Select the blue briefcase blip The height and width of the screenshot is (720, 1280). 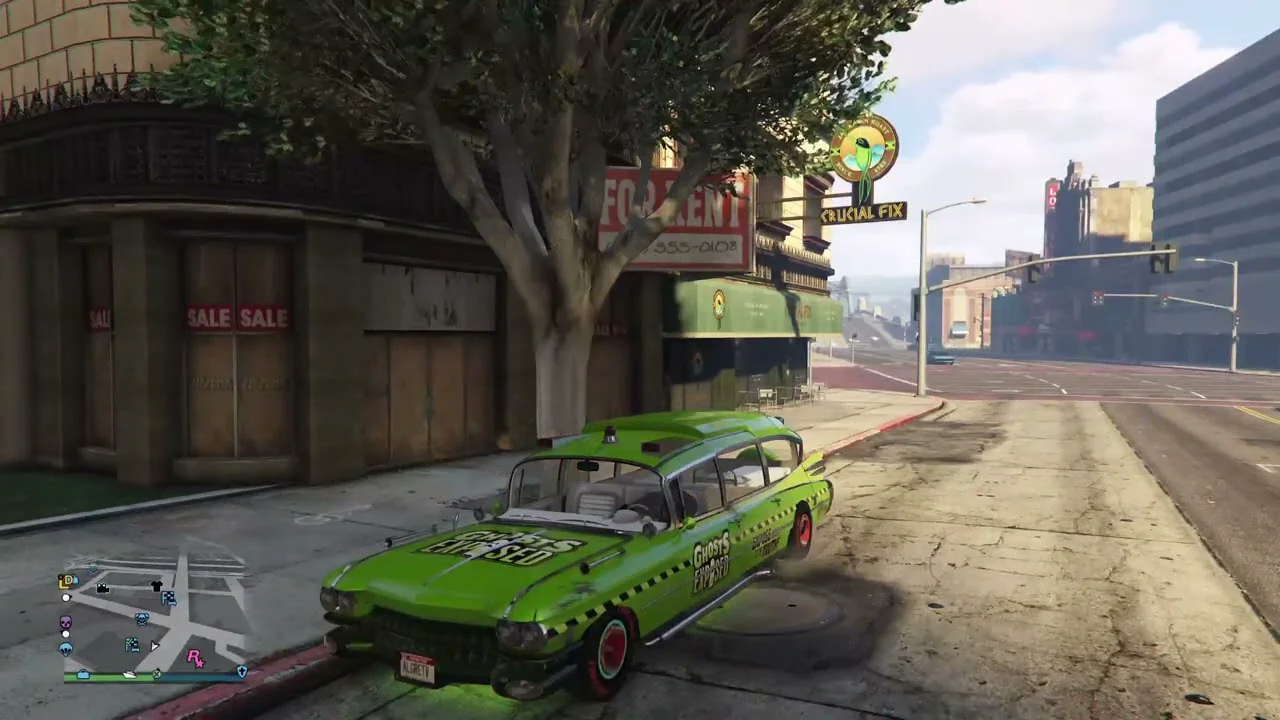pos(83,675)
